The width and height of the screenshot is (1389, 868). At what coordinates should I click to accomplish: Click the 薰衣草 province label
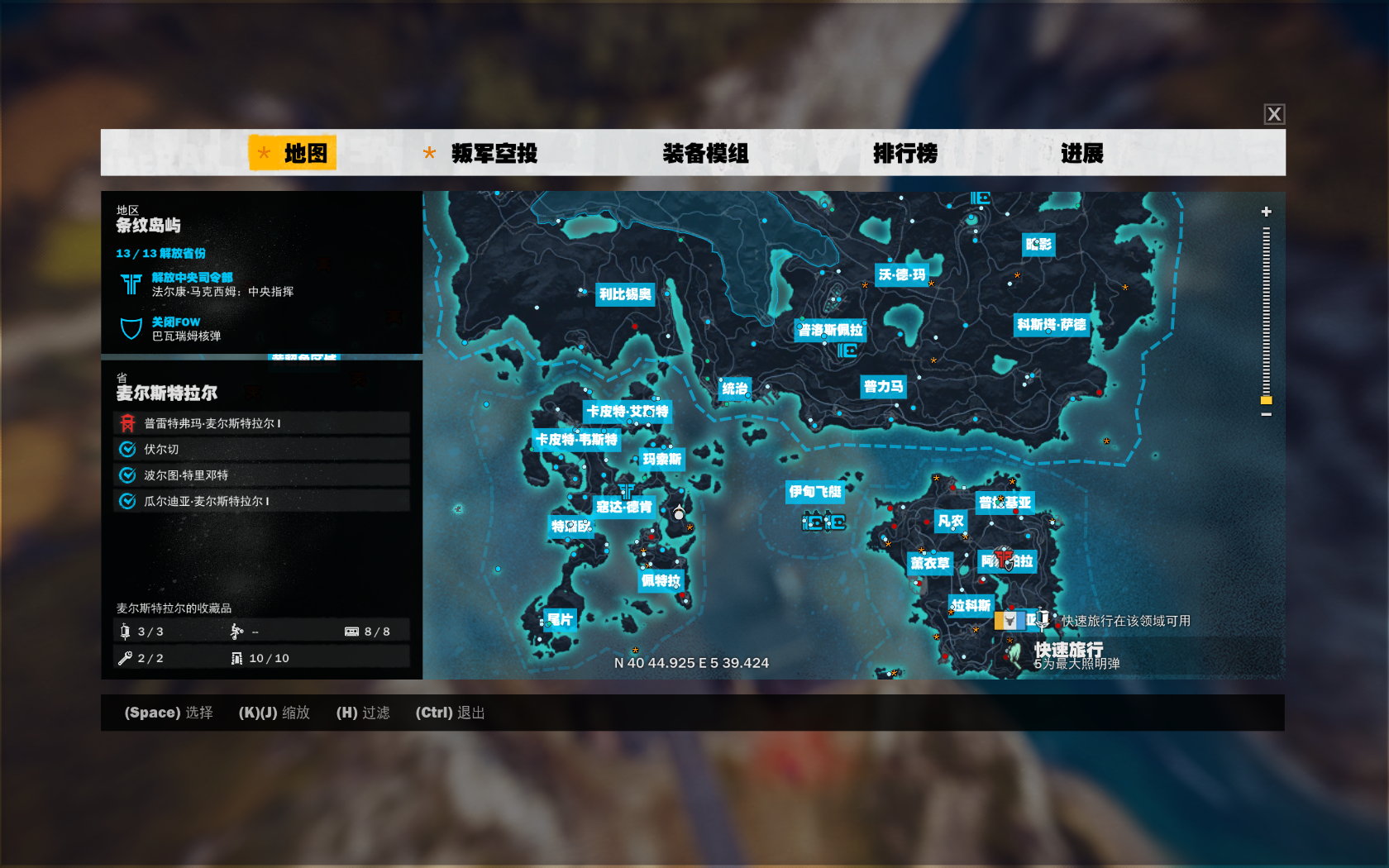click(929, 563)
